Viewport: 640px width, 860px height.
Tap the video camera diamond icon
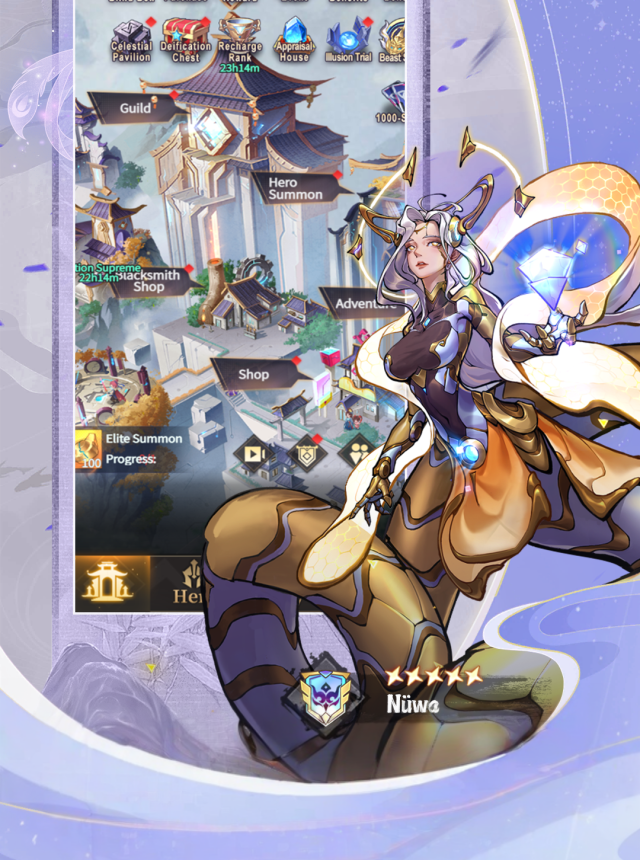[253, 453]
